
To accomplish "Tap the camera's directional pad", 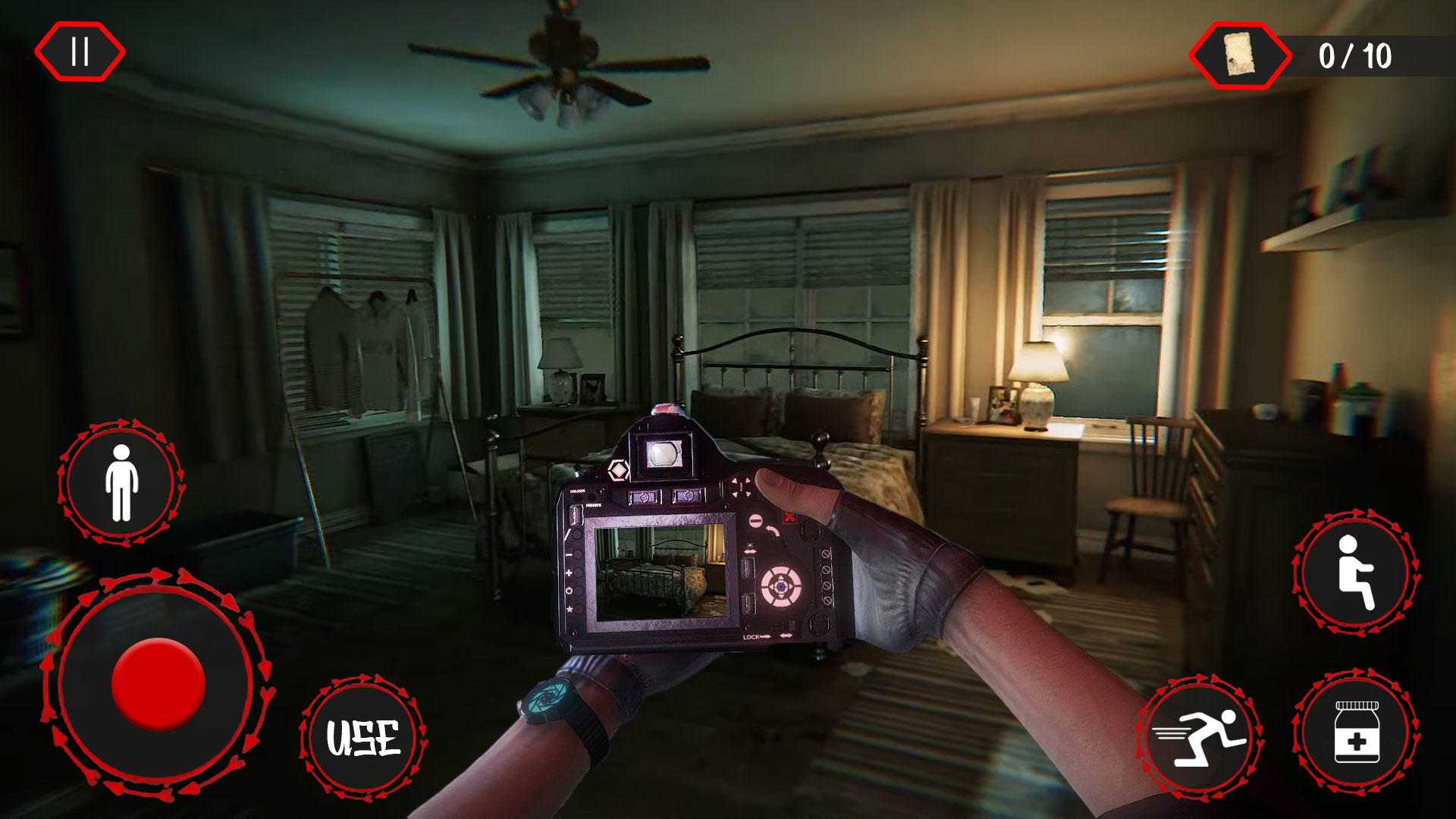I will pos(740,488).
